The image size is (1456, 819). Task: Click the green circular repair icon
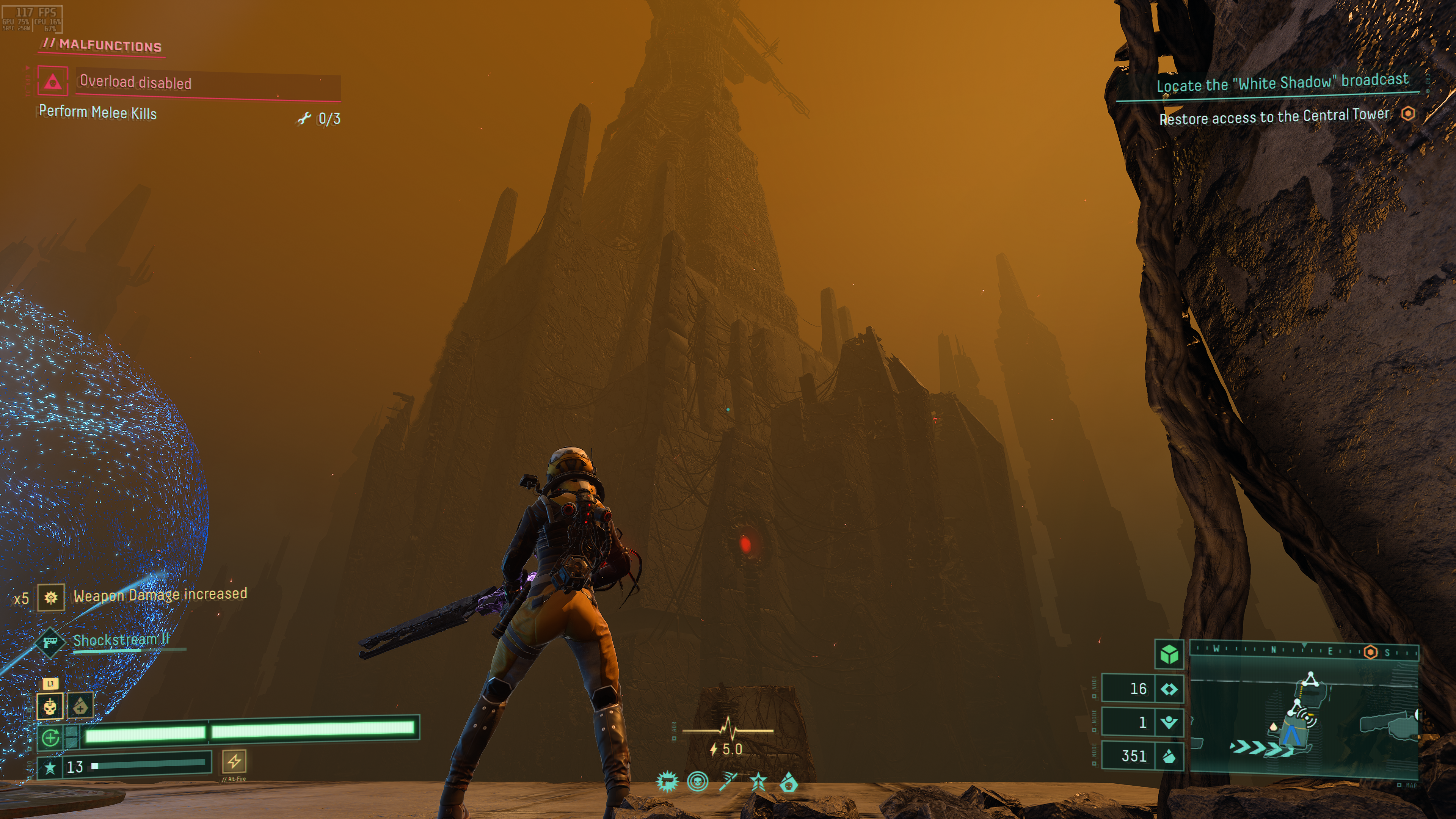click(51, 737)
